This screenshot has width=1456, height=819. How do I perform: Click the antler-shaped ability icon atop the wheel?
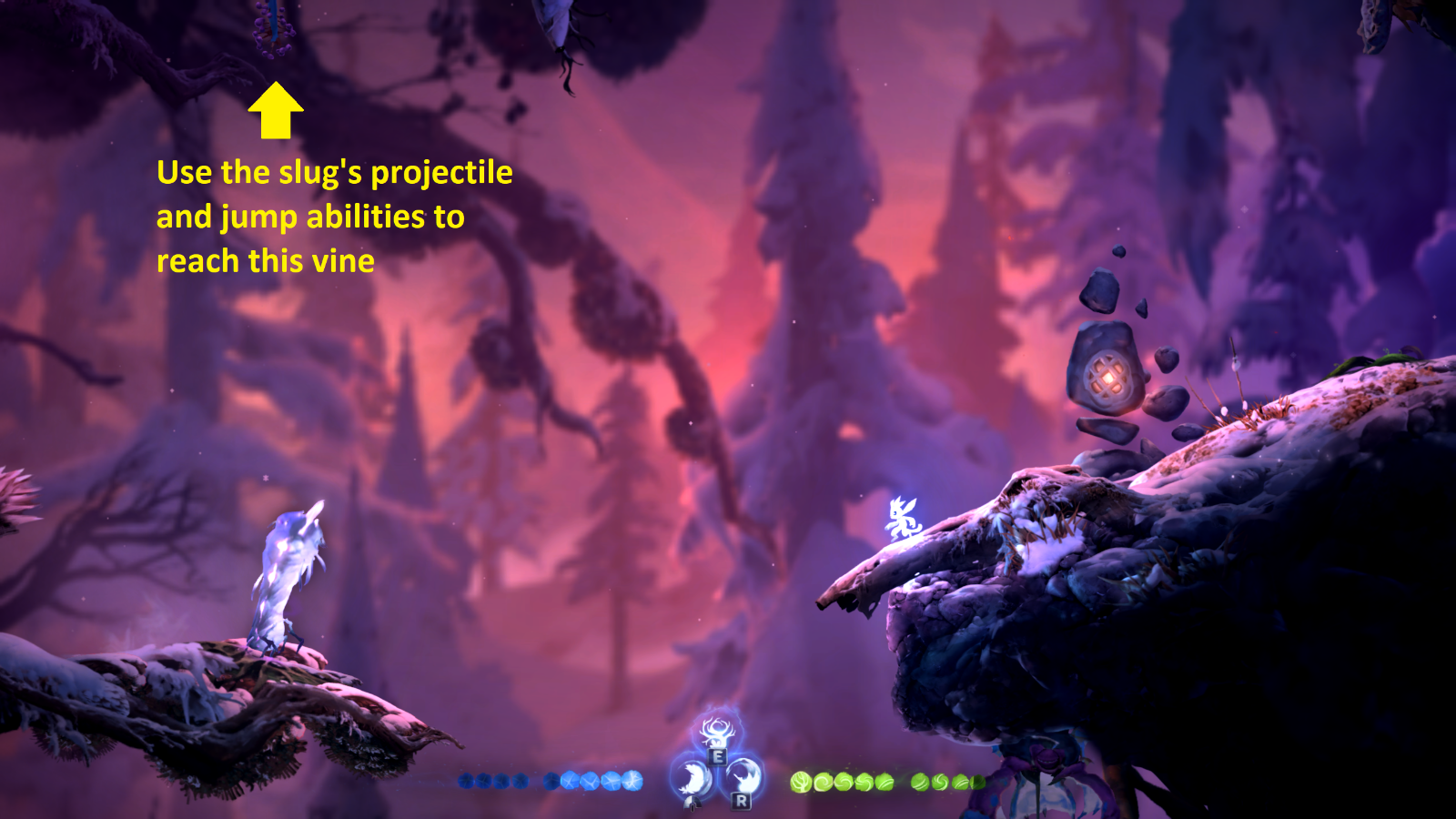pos(717,731)
